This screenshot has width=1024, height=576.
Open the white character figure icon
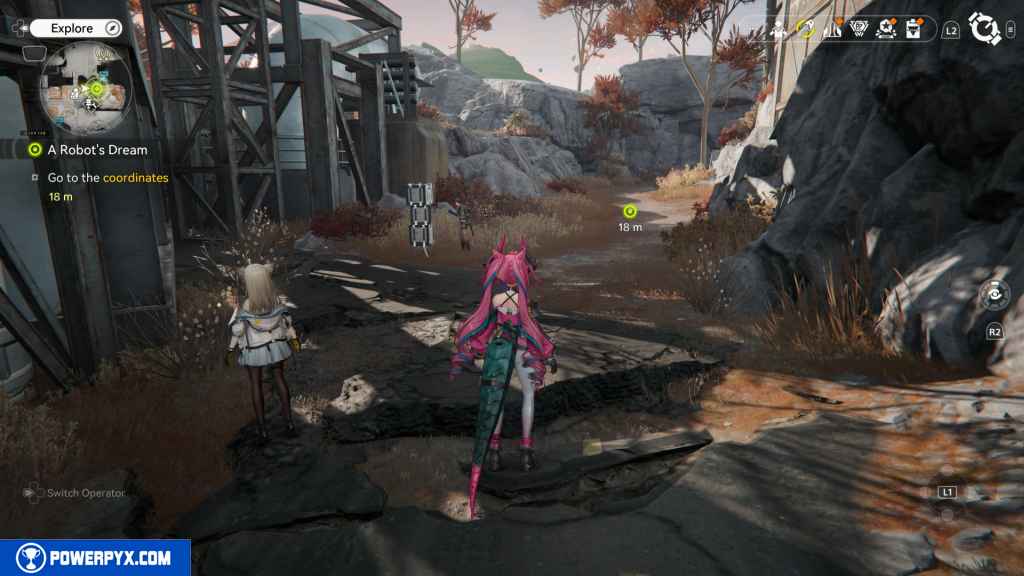[779, 30]
